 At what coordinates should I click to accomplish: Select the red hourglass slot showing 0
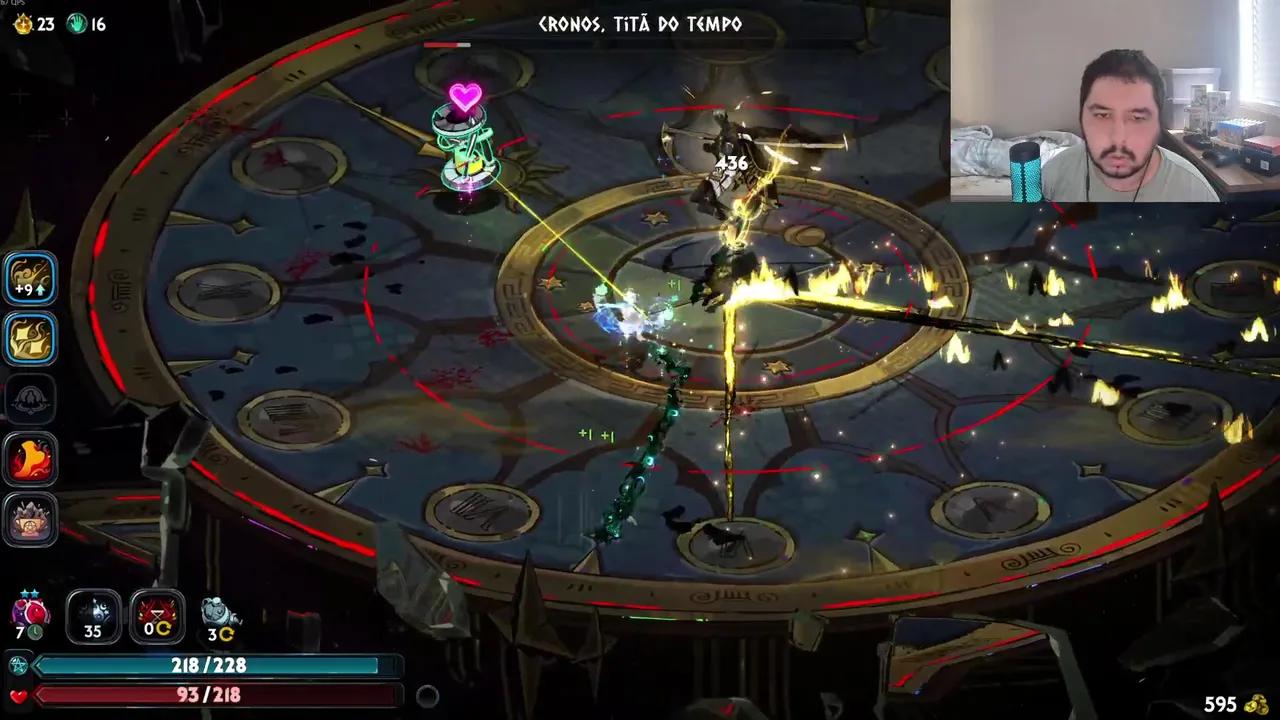pos(157,615)
